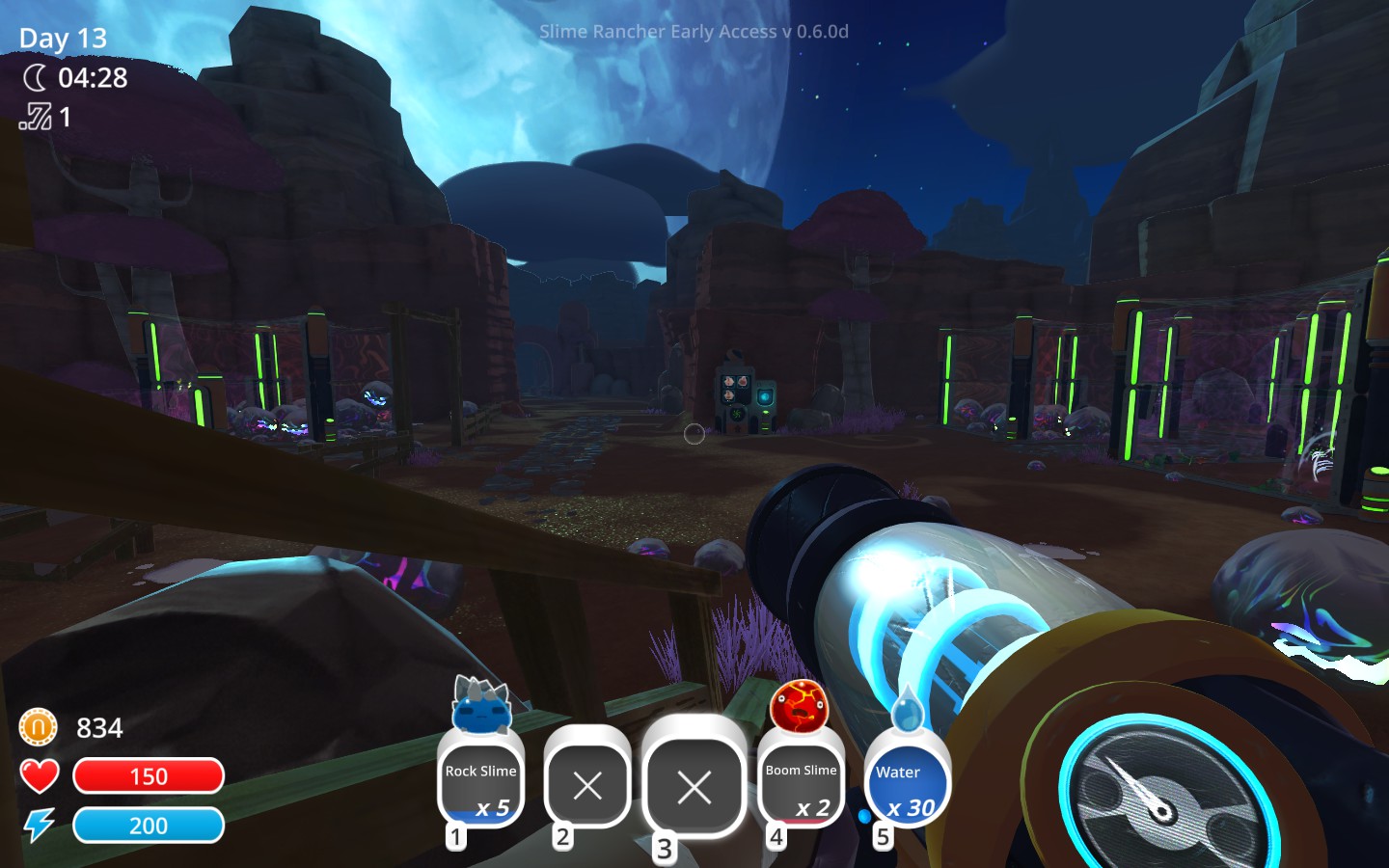
Task: Click the heart health icon
Action: pos(39,775)
